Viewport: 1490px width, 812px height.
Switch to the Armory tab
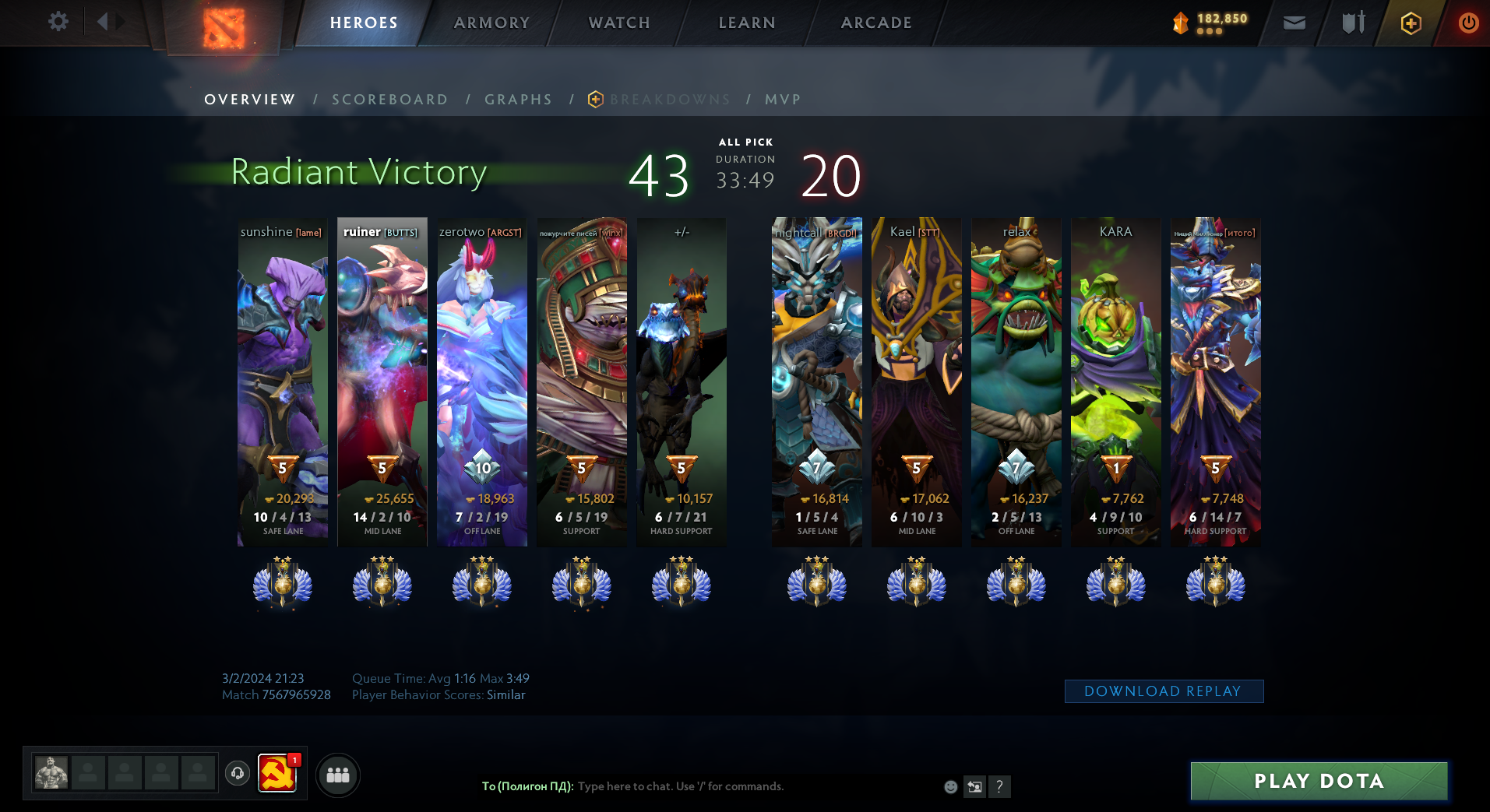491,23
